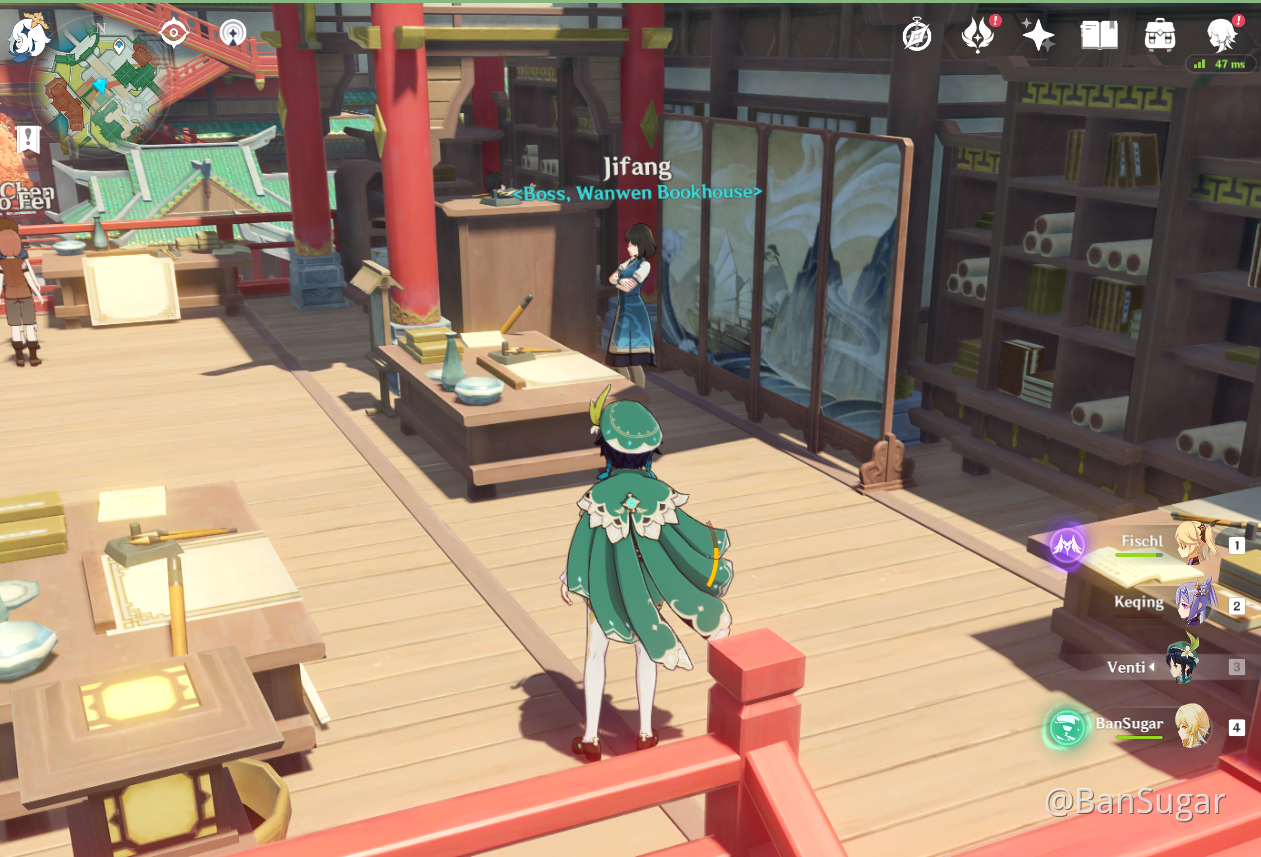Screen dimensions: 1261x857
Task: Open the Character screen profile icon
Action: (x=1221, y=36)
